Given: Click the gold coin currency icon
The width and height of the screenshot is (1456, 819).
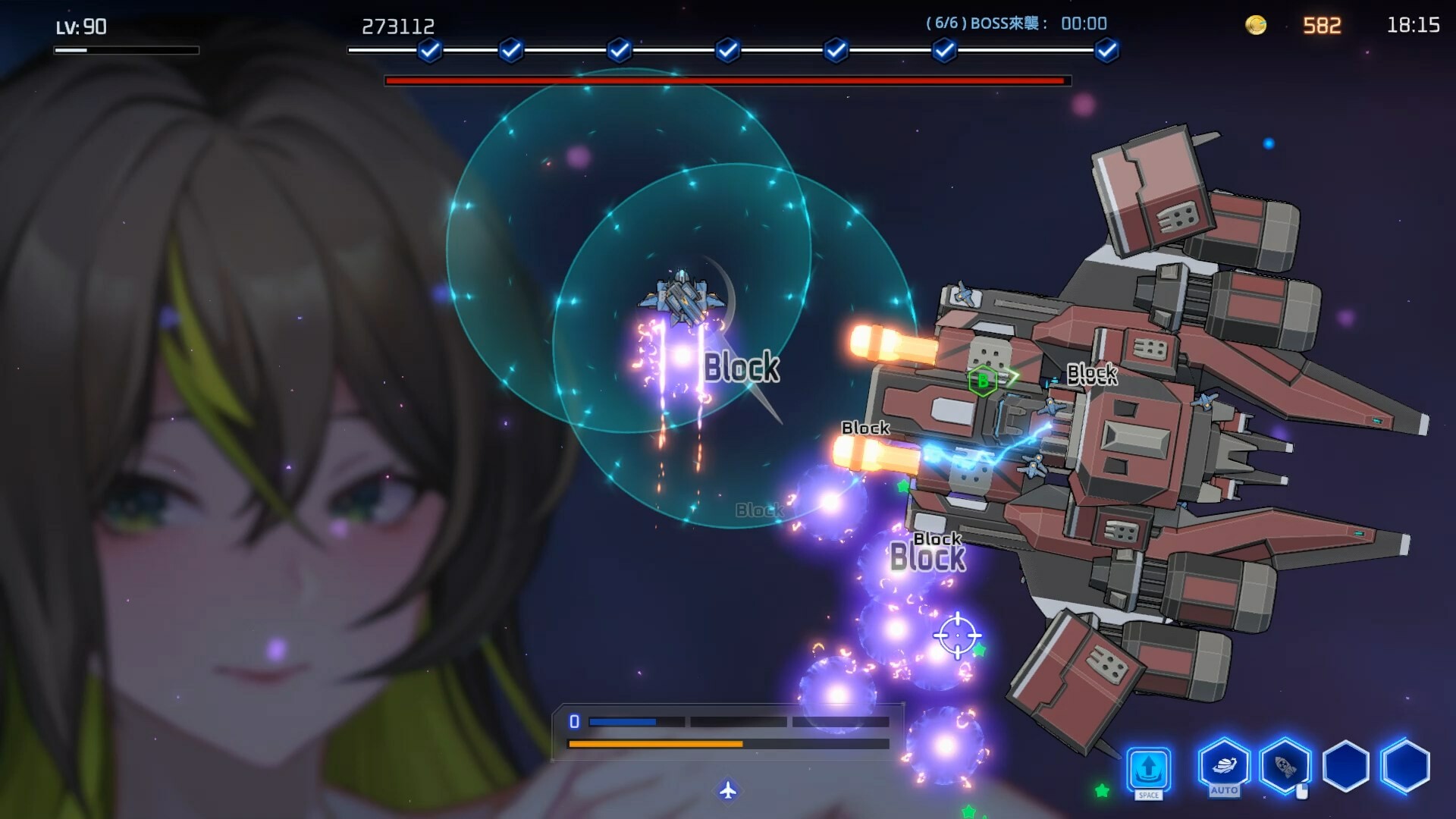Looking at the screenshot, I should pos(1255,24).
